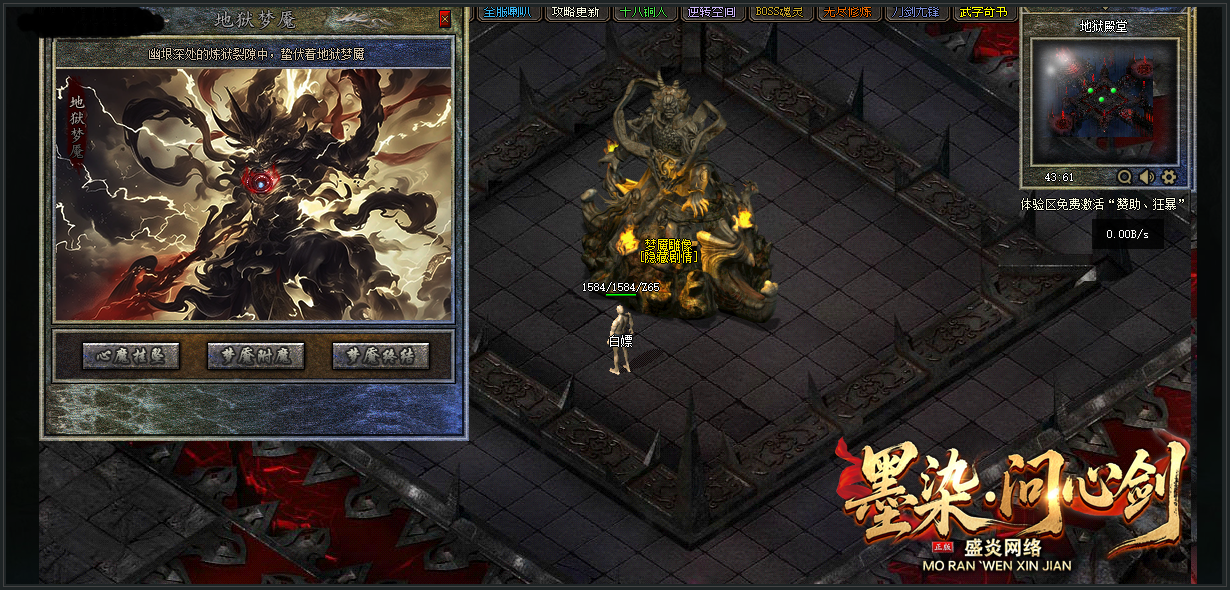The image size is (1230, 590).
Task: Choose the 心魔挂坠 button
Action: (131, 356)
